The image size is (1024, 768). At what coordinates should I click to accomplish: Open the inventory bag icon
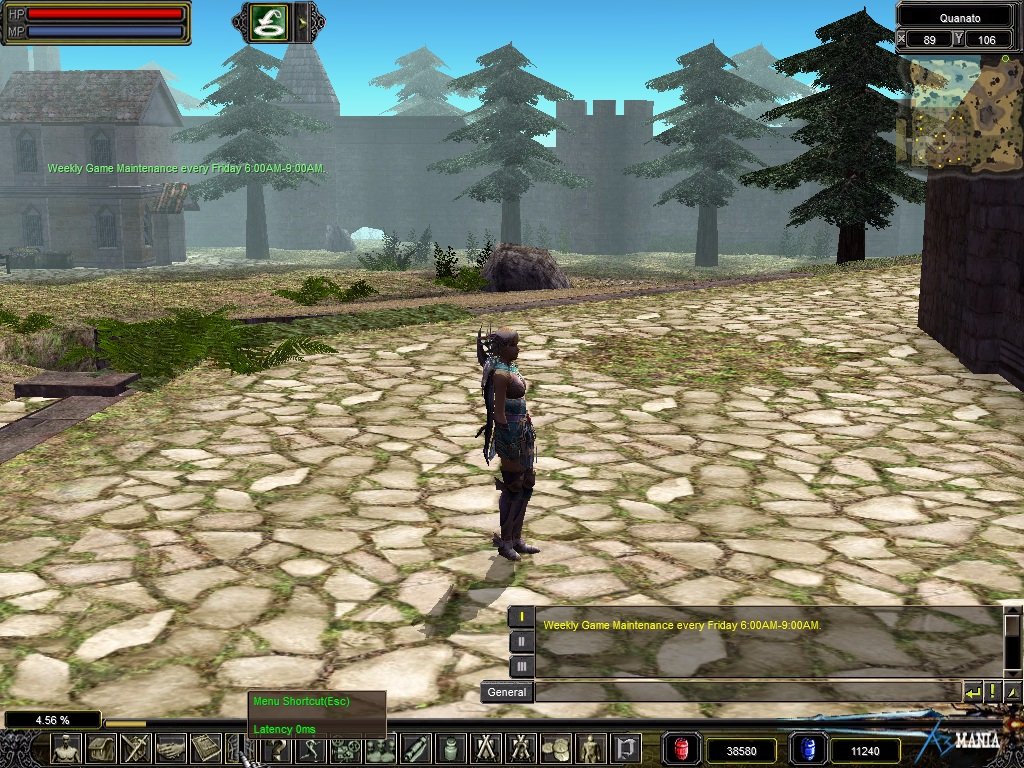(101, 748)
